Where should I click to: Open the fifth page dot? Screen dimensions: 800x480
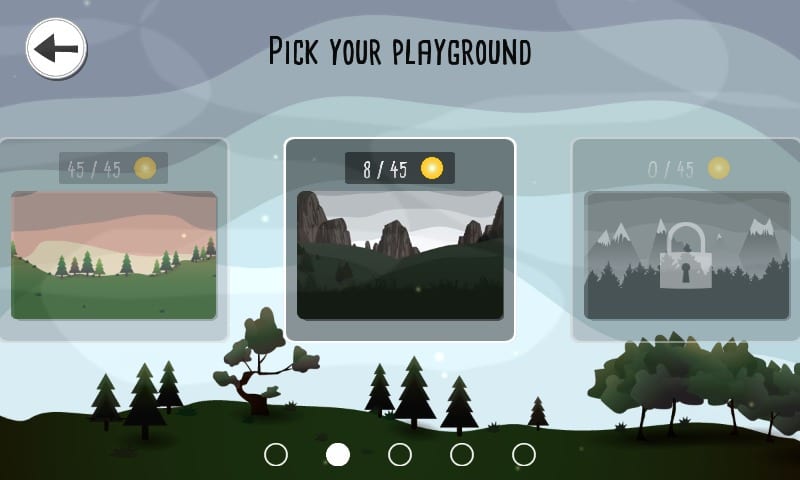point(524,454)
